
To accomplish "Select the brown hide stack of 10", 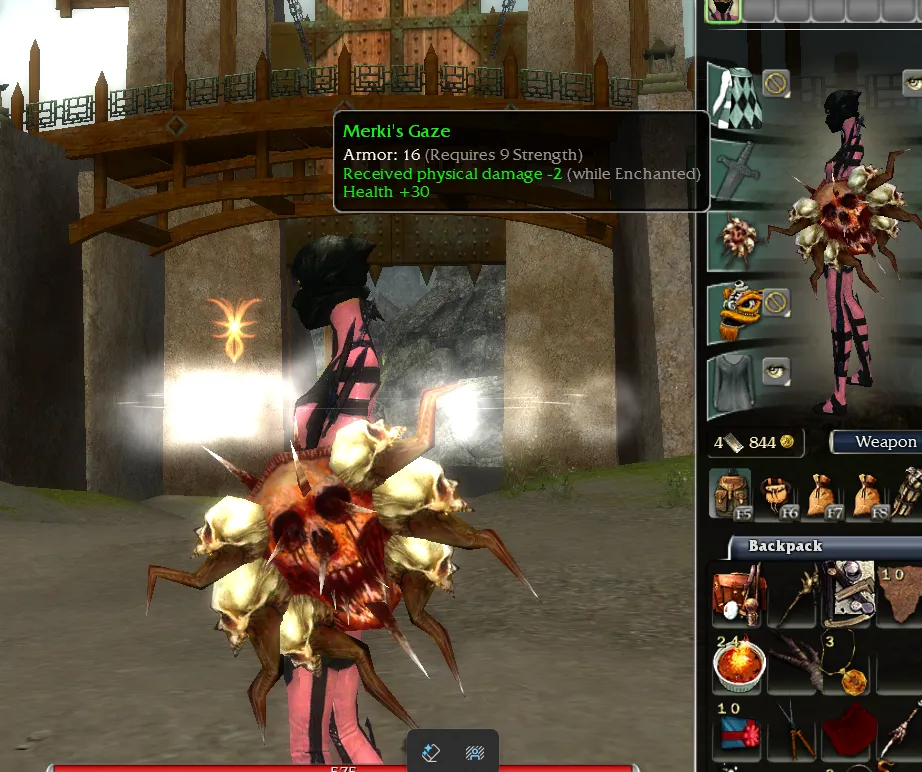I will coord(897,590).
